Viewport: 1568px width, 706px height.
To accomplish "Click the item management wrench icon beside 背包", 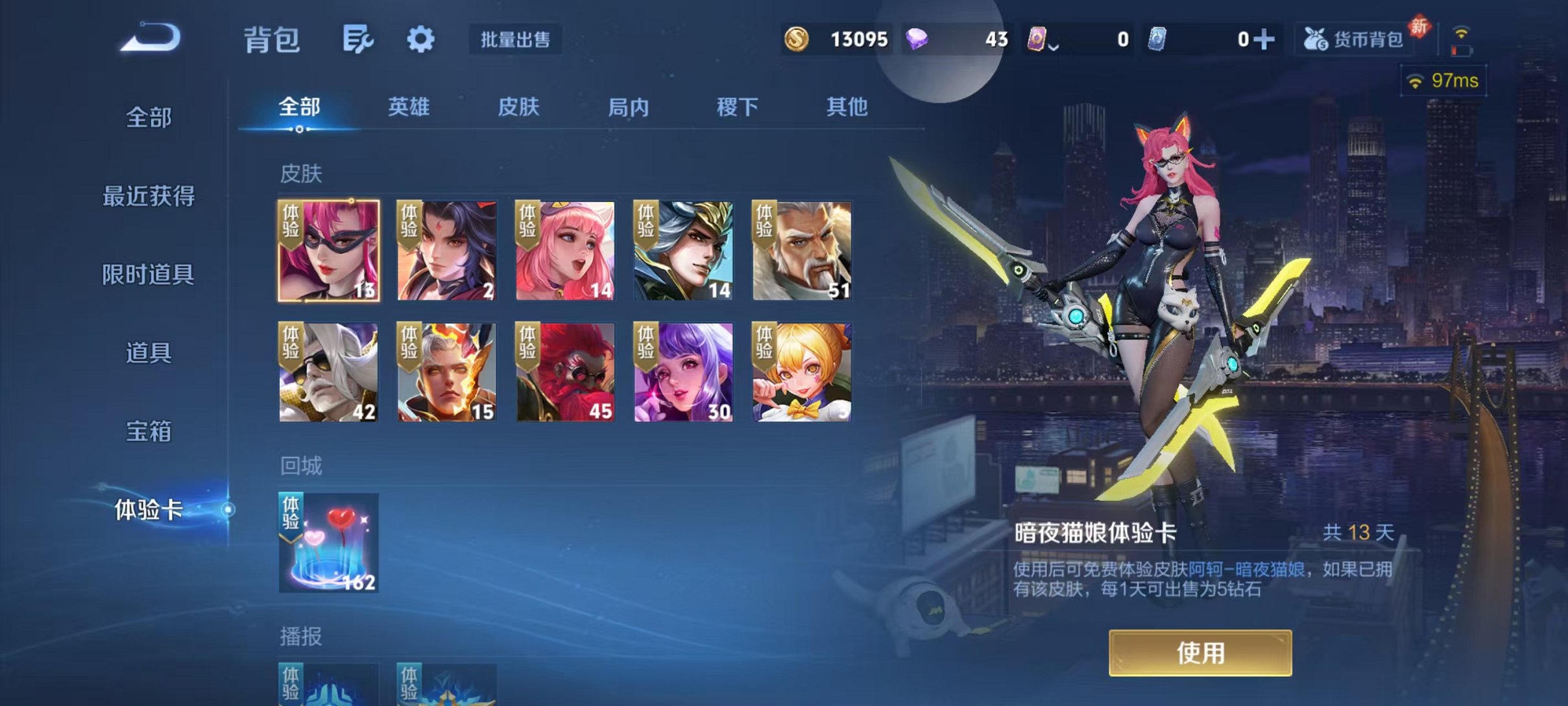I will pyautogui.click(x=359, y=39).
